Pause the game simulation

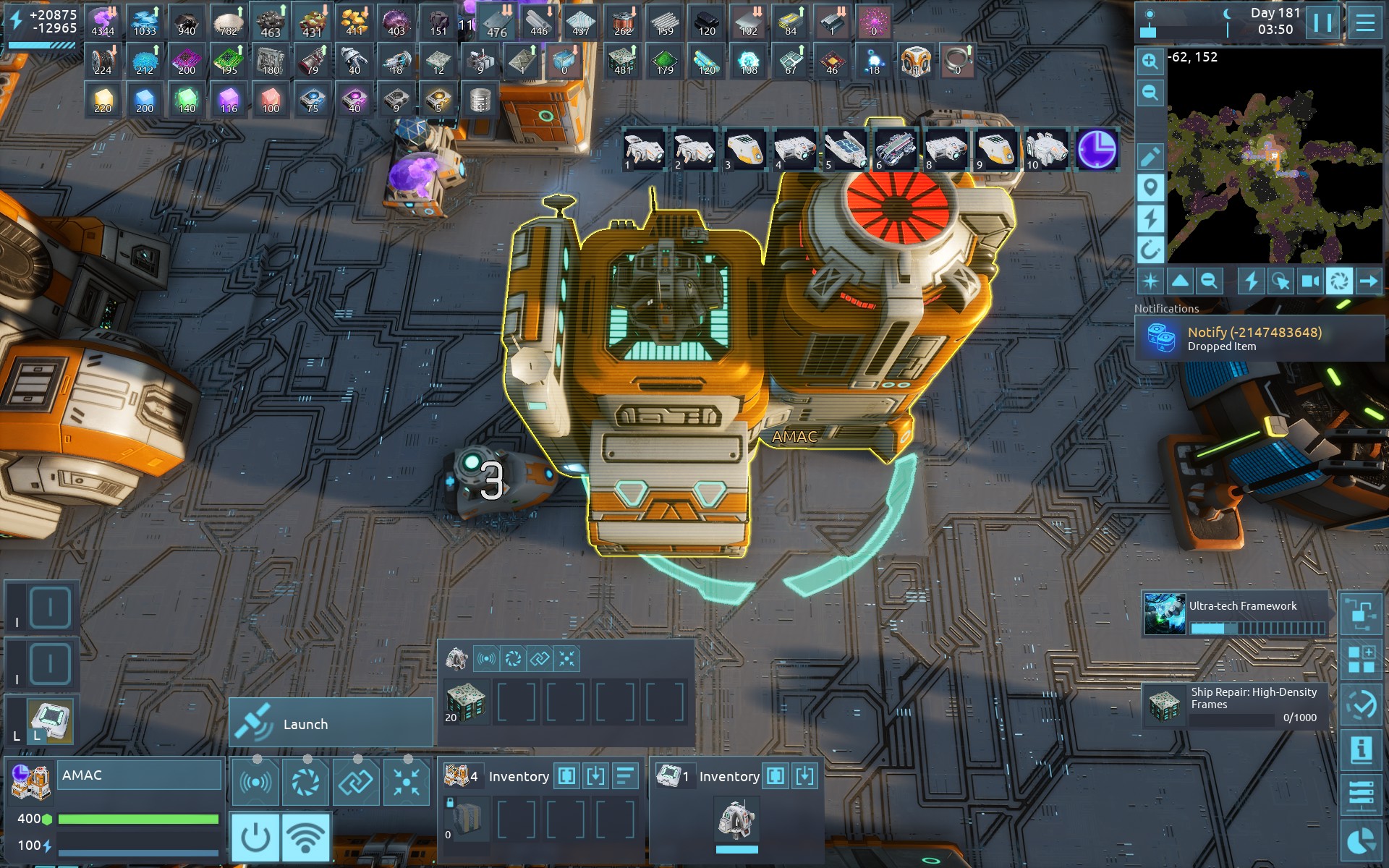tap(1322, 23)
